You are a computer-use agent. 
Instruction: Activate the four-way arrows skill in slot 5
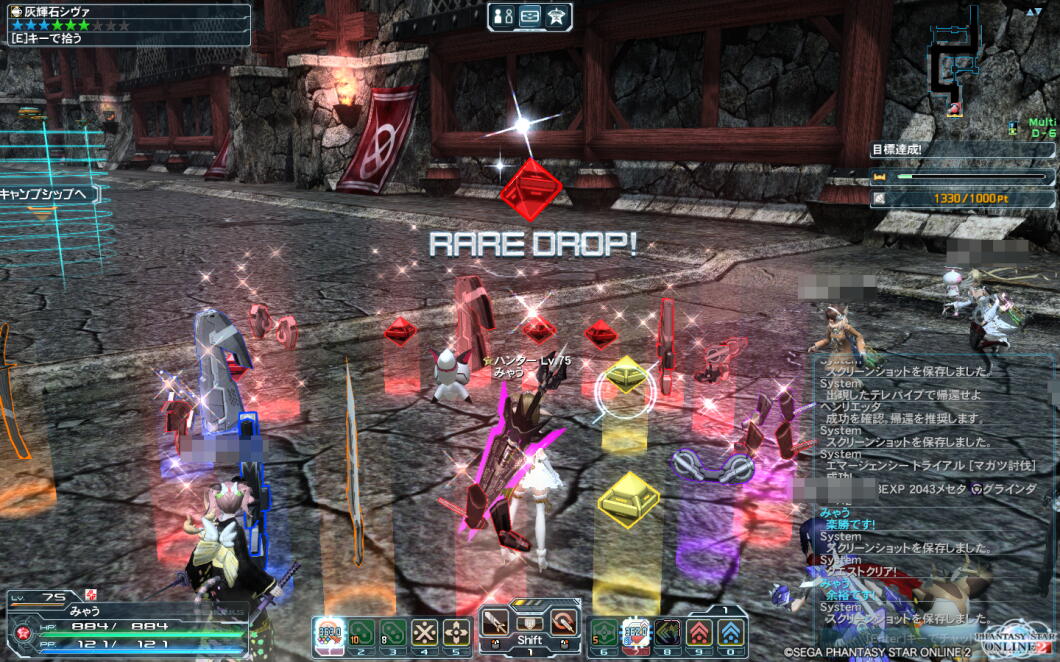point(457,633)
